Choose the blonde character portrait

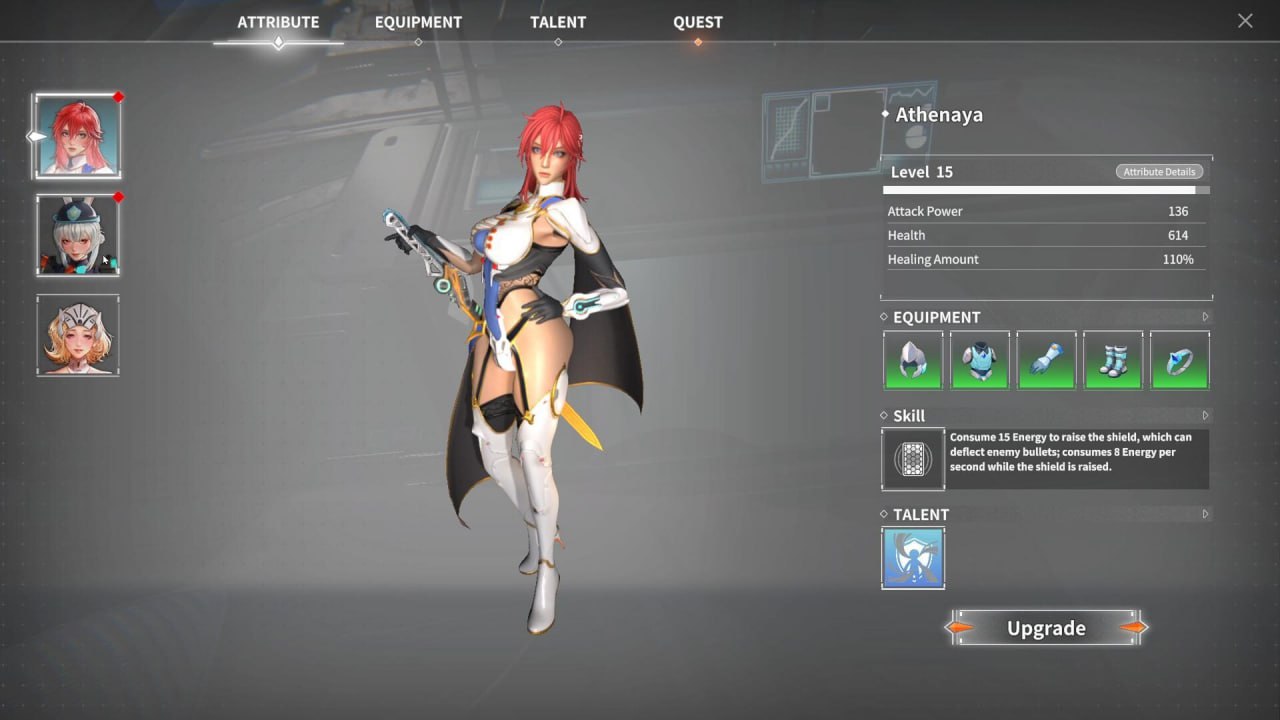pyautogui.click(x=78, y=335)
